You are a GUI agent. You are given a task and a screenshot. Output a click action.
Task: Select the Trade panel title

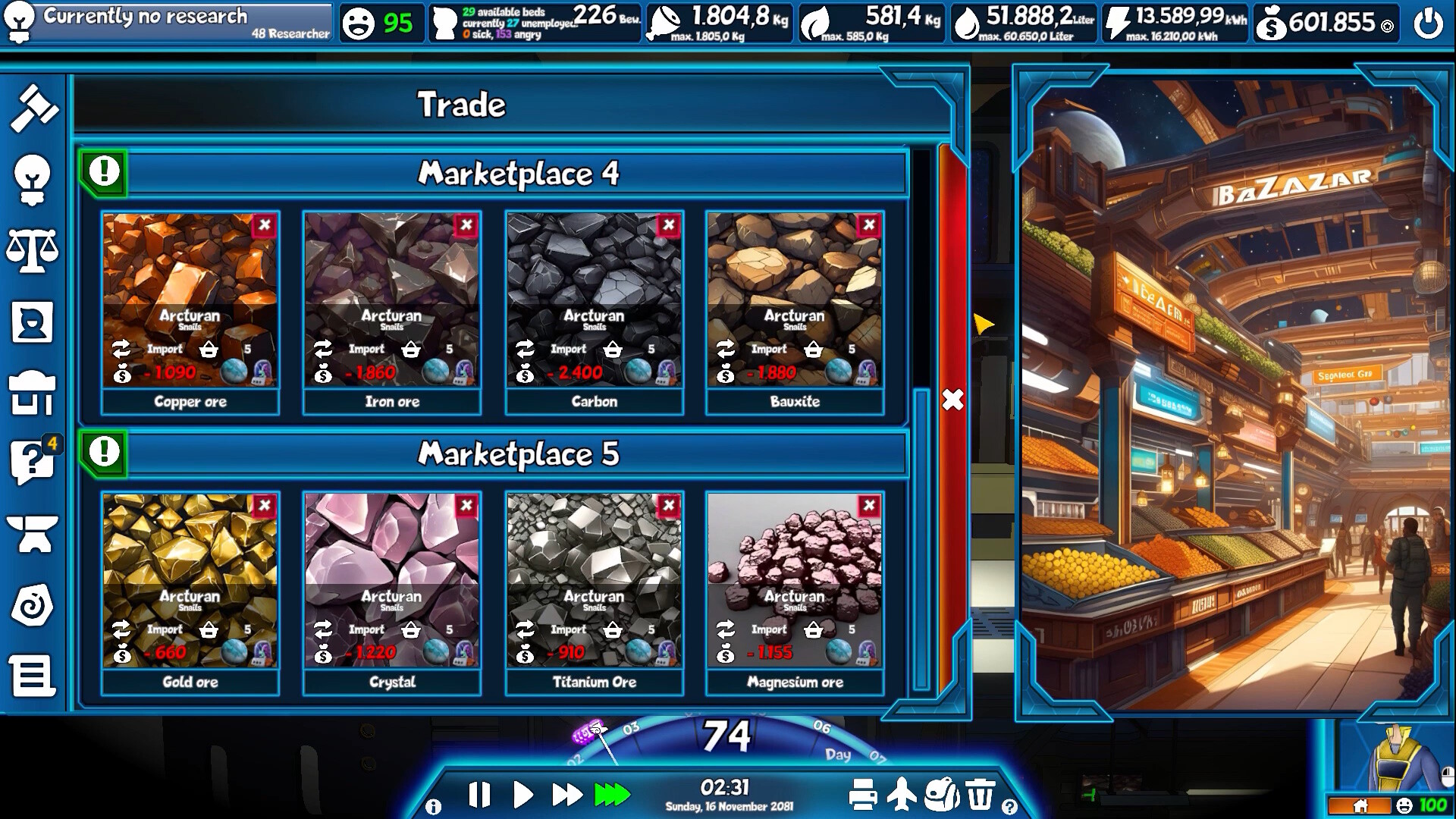[463, 105]
